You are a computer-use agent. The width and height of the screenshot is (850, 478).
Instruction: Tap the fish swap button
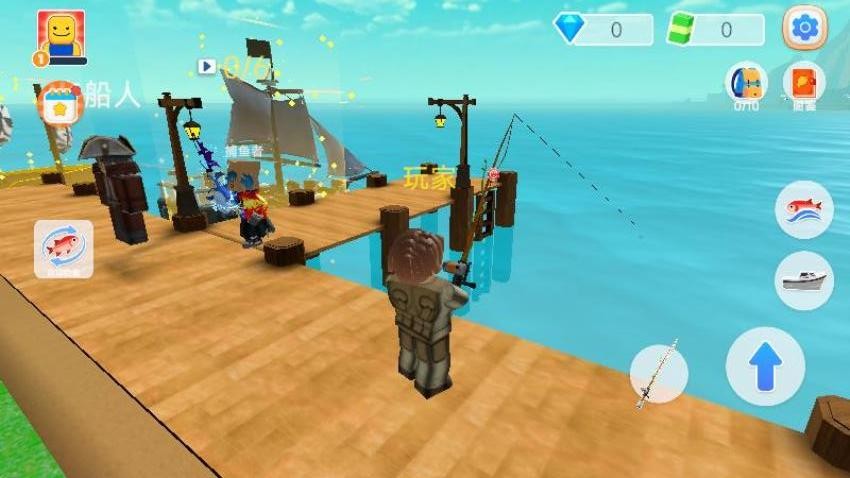point(64,247)
